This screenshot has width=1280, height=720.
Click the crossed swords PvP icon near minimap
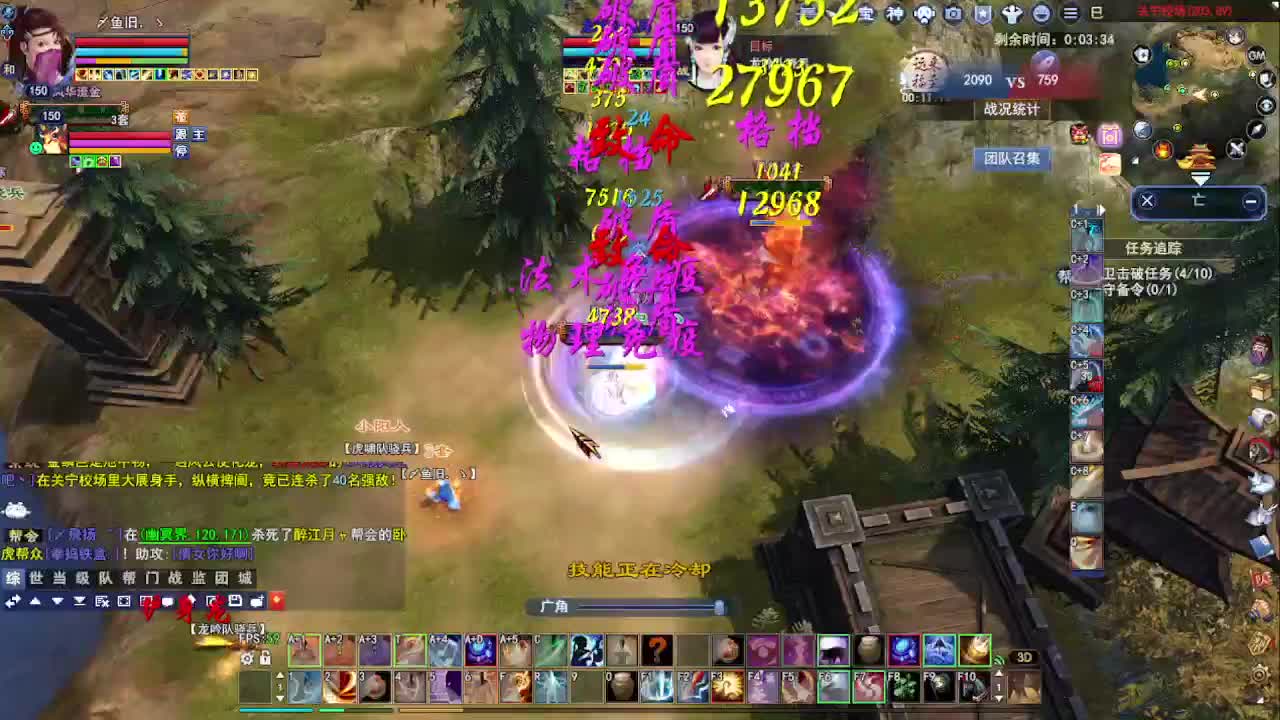[x=1237, y=147]
